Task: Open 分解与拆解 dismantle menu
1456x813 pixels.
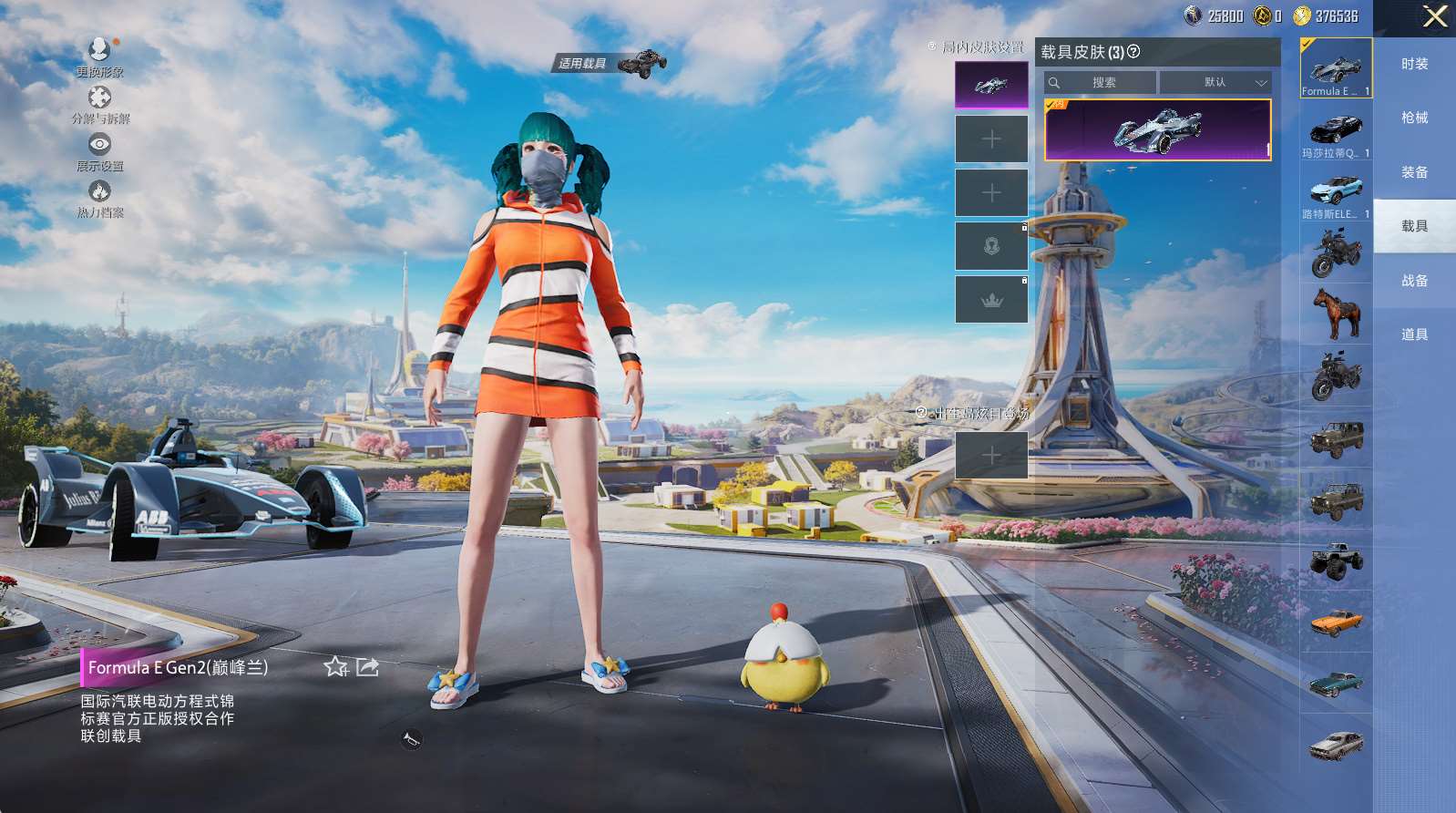Action: (x=99, y=104)
